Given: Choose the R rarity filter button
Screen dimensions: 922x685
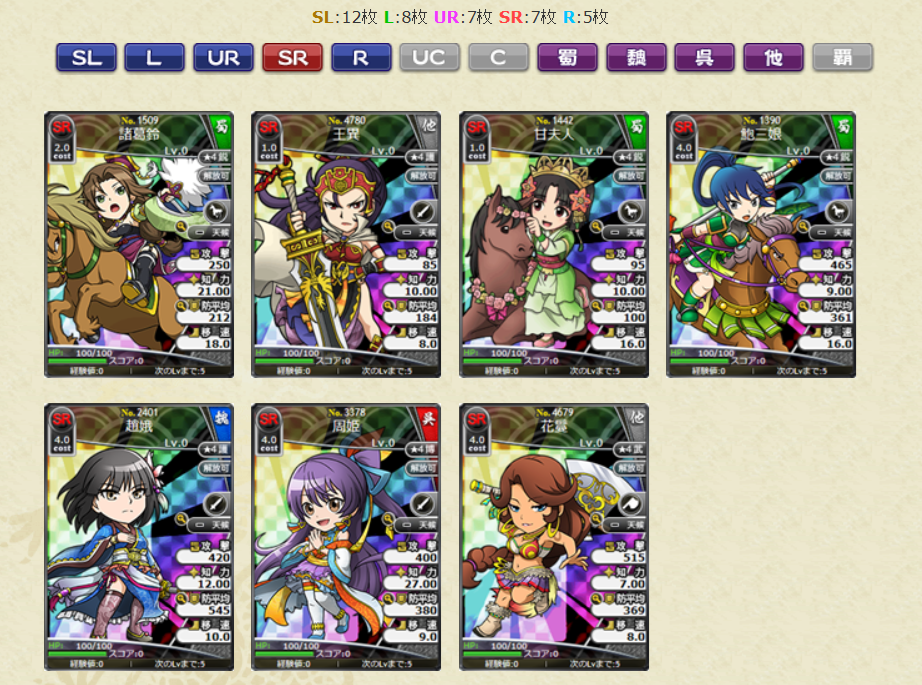Looking at the screenshot, I should [x=361, y=58].
